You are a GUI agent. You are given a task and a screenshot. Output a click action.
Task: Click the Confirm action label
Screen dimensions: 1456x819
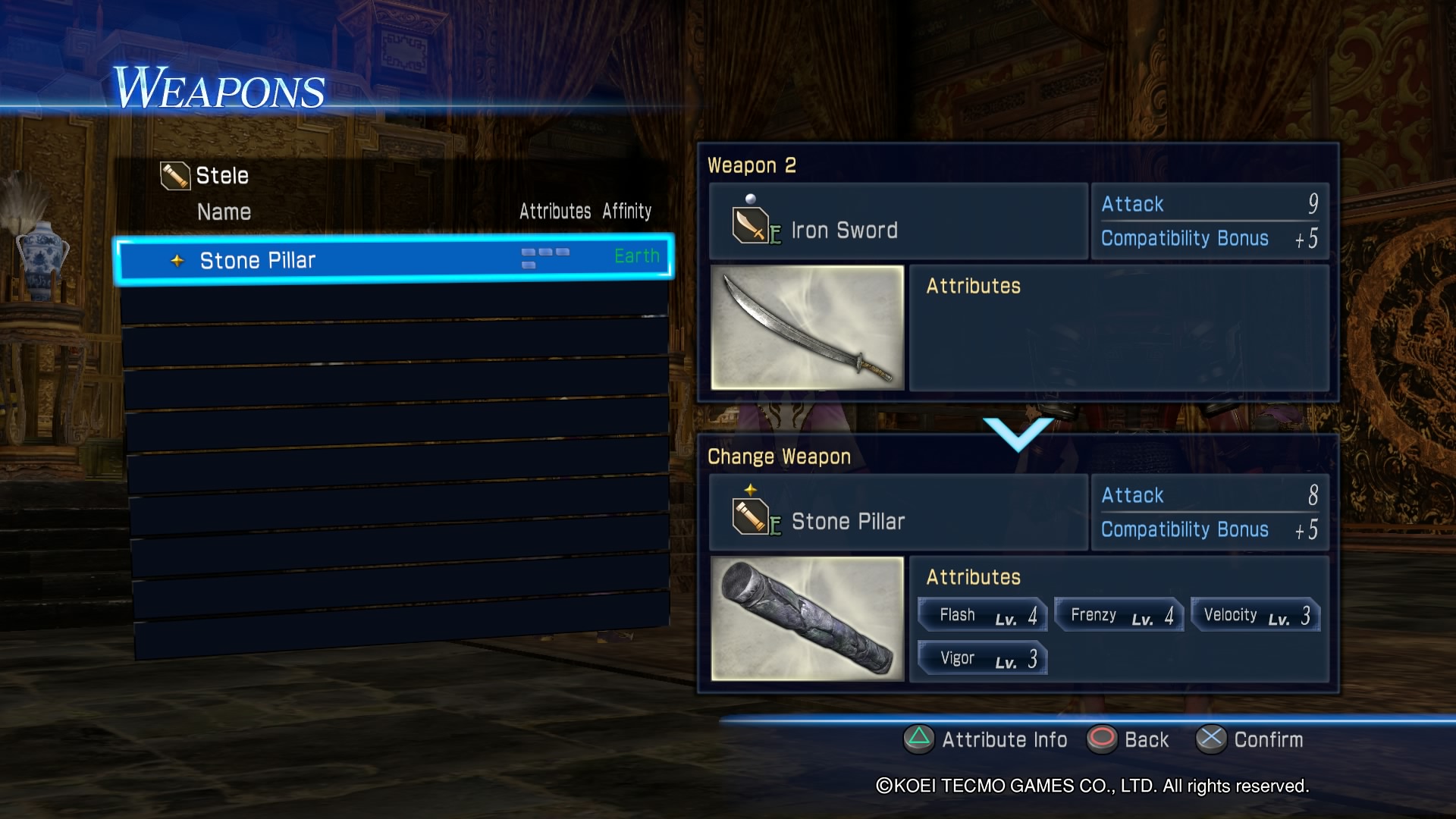point(1267,739)
